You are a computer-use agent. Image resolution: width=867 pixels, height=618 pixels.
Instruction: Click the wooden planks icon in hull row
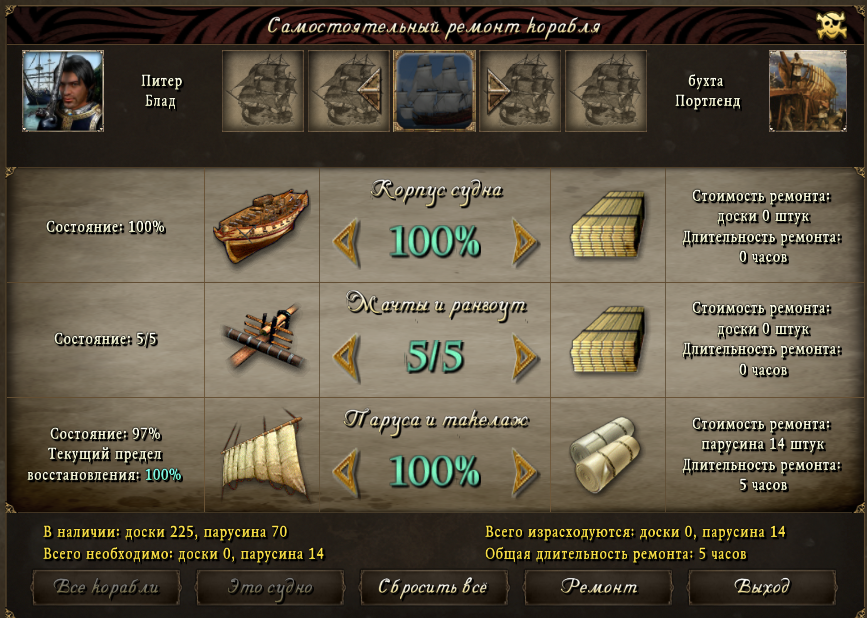coord(607,227)
